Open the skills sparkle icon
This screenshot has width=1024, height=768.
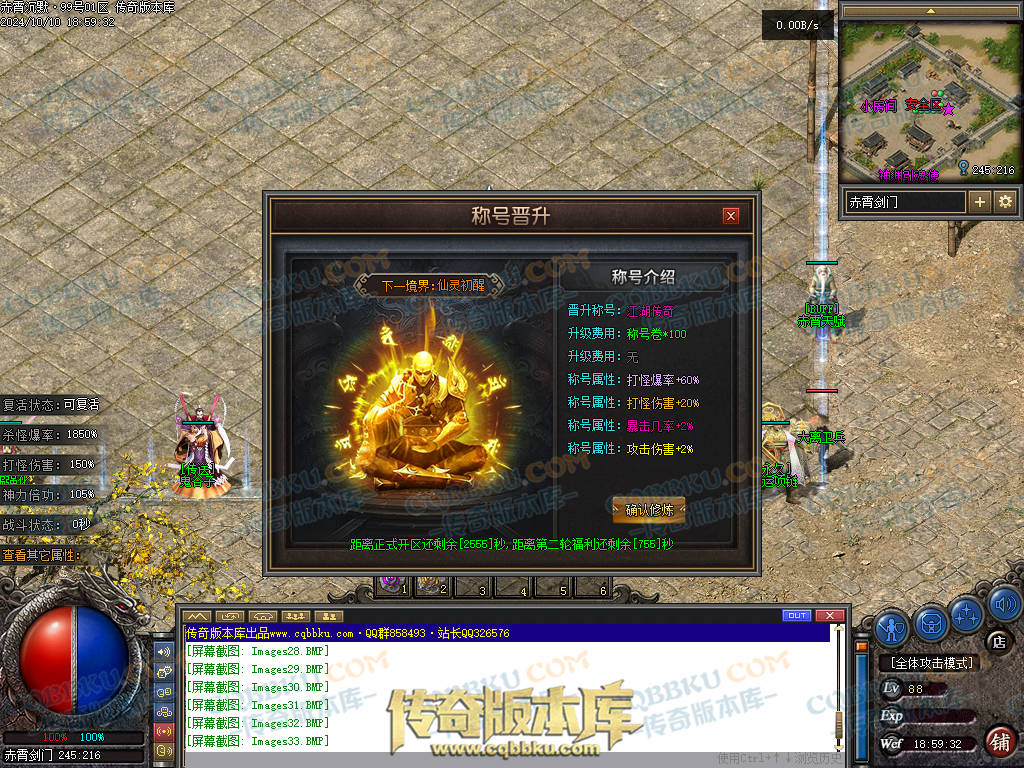coord(968,614)
